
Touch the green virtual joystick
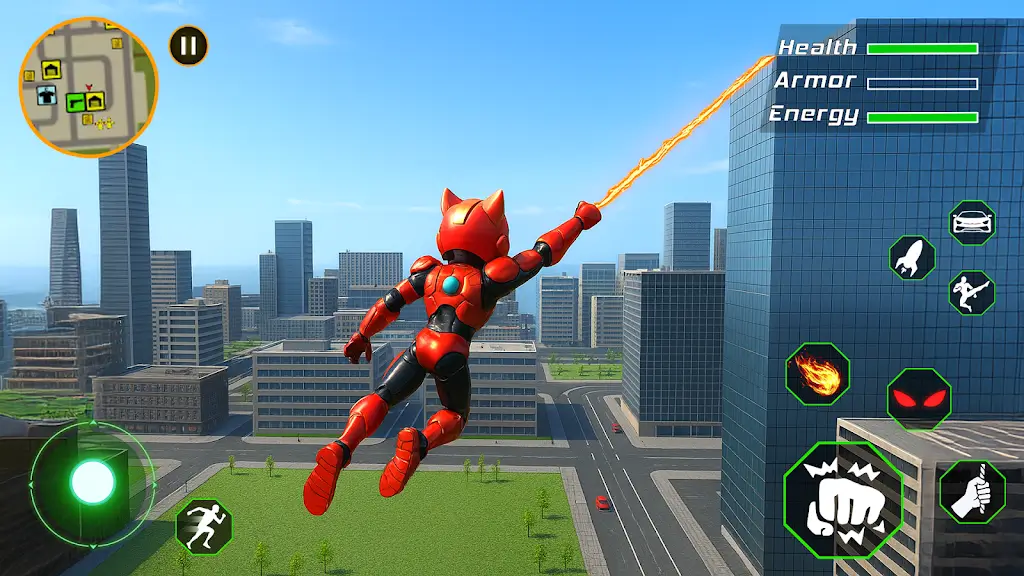coord(92,483)
